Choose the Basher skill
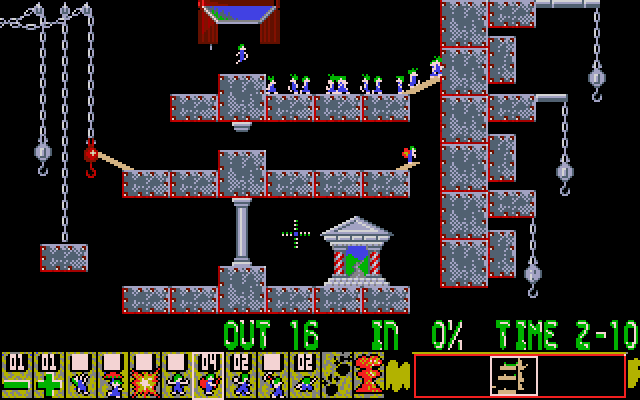Screen dimensions: 640x400 tap(240, 375)
